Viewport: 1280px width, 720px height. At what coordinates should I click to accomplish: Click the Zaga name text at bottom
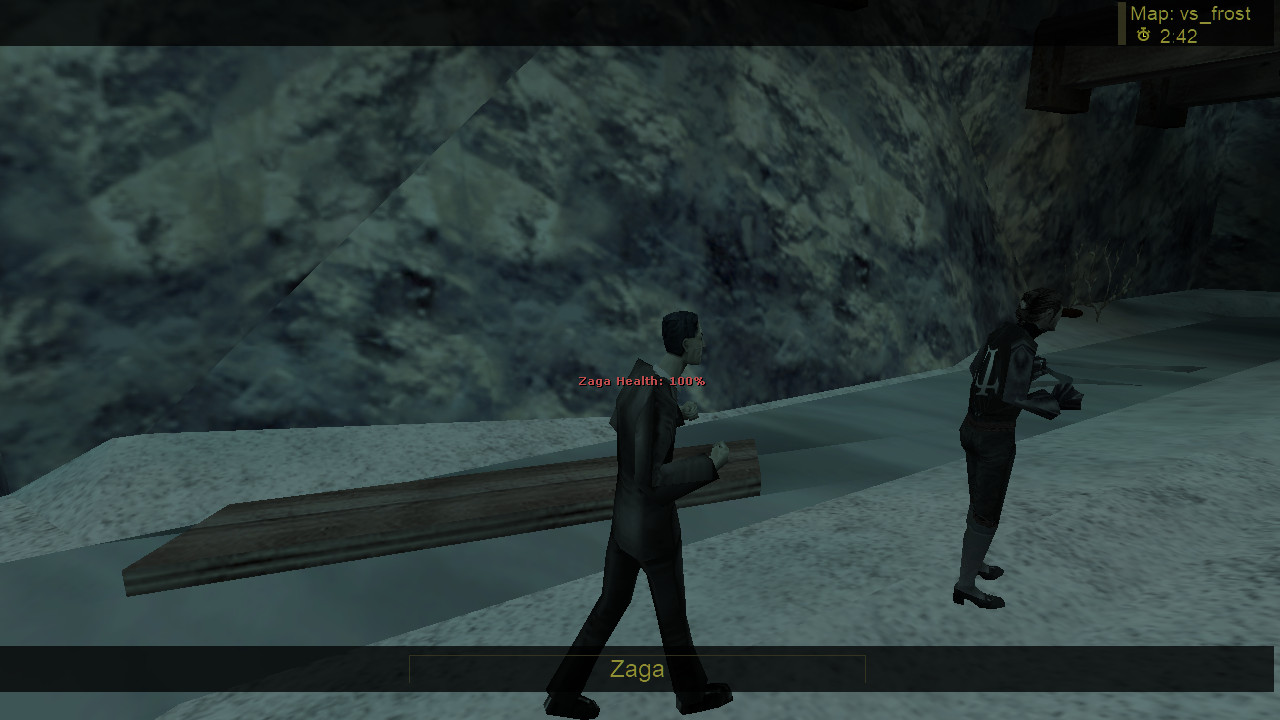coord(636,670)
